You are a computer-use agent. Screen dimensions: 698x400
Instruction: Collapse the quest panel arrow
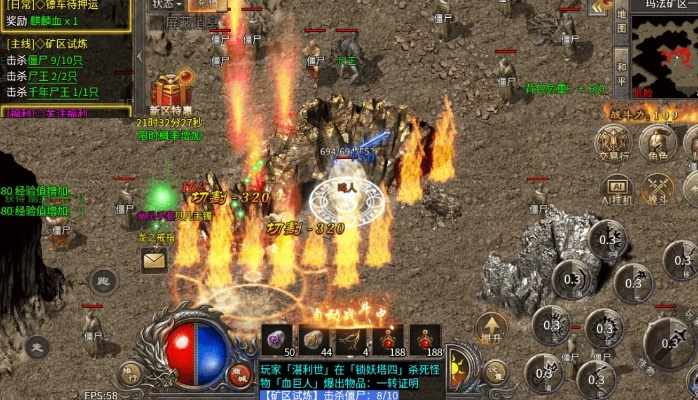tap(140, 53)
